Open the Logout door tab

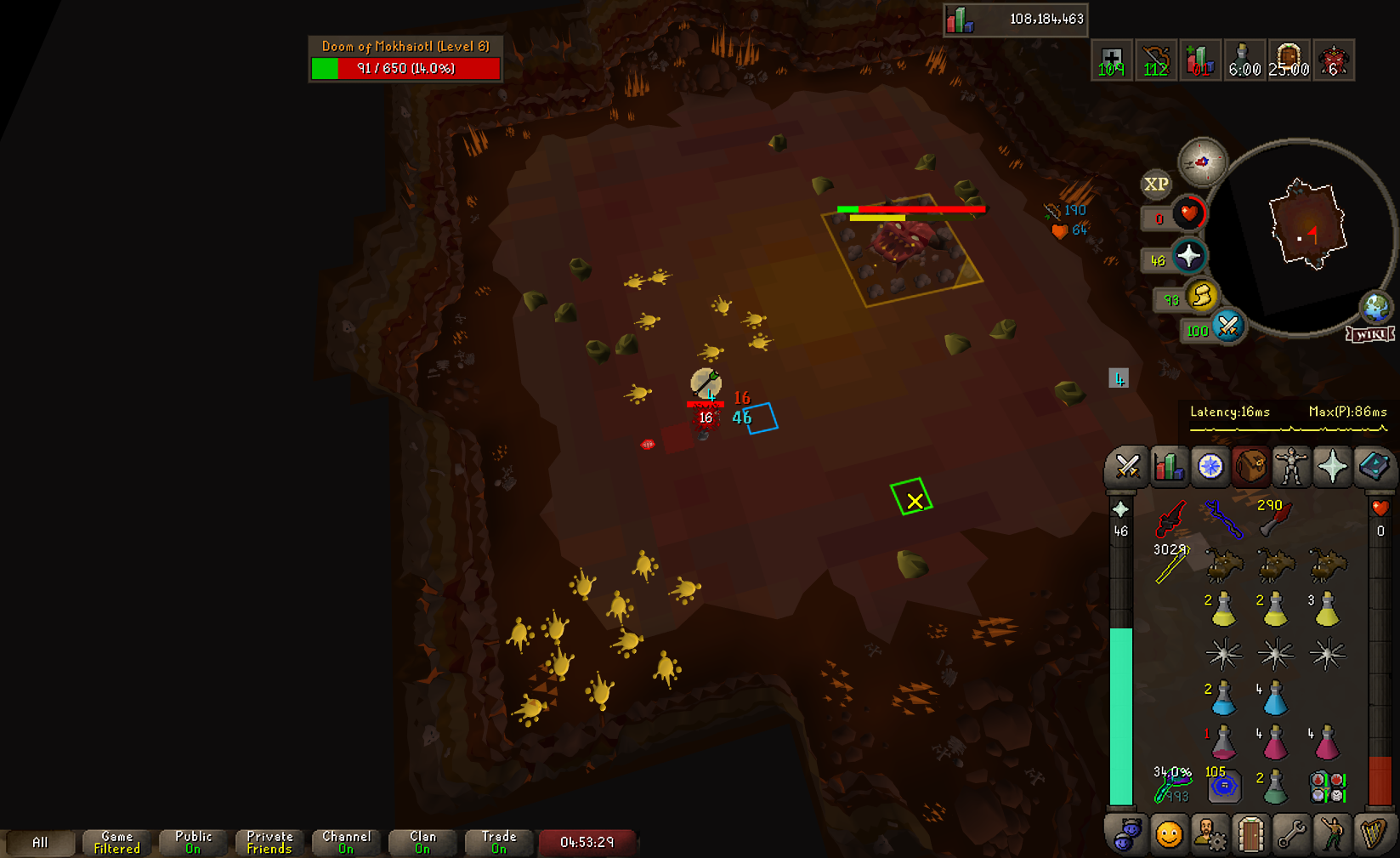click(1250, 835)
